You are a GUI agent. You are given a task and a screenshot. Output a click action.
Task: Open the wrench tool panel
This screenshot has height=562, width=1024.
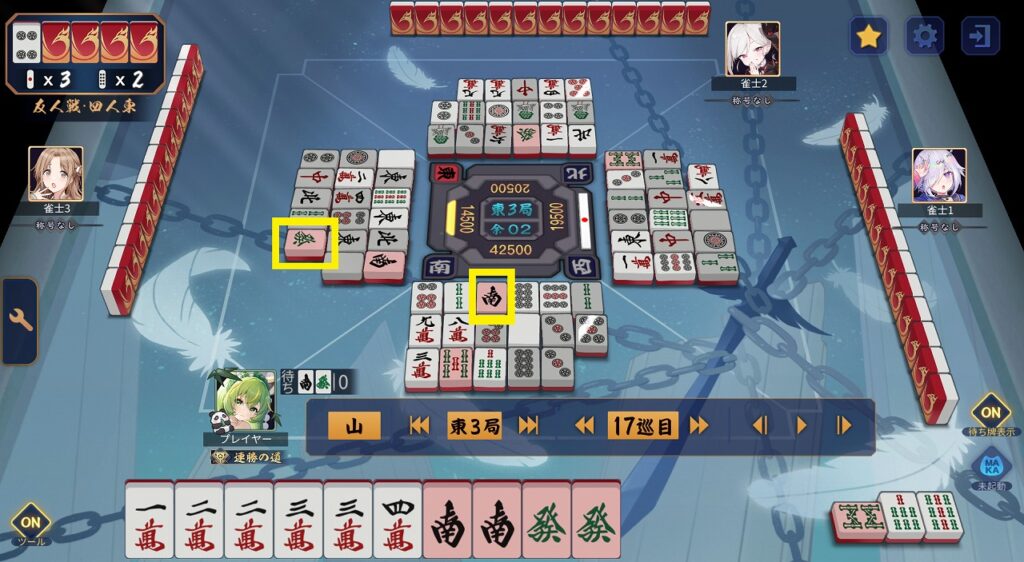click(20, 321)
